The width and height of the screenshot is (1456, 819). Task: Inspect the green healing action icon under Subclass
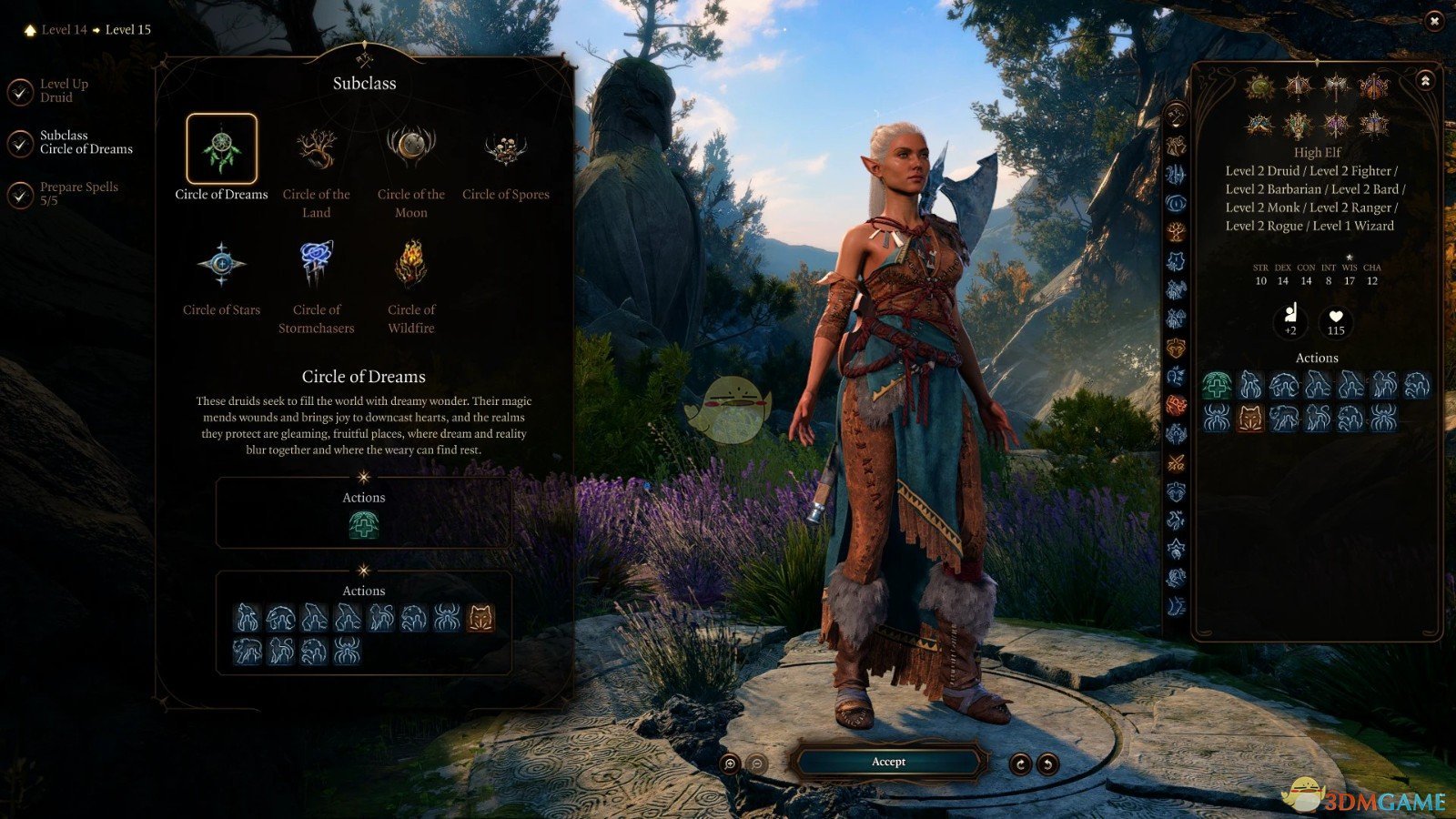[x=363, y=525]
